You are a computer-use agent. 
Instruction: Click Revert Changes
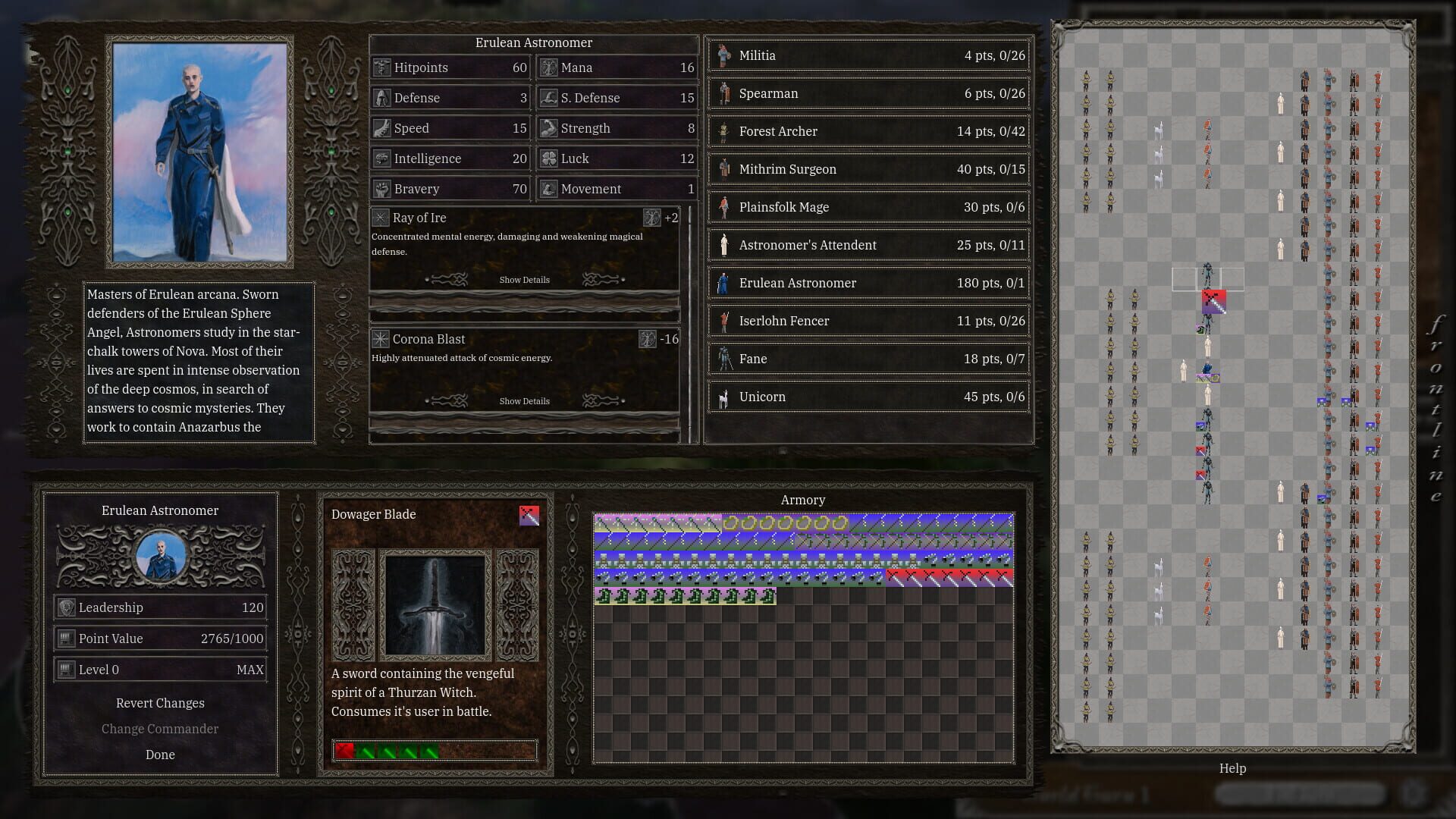point(160,703)
